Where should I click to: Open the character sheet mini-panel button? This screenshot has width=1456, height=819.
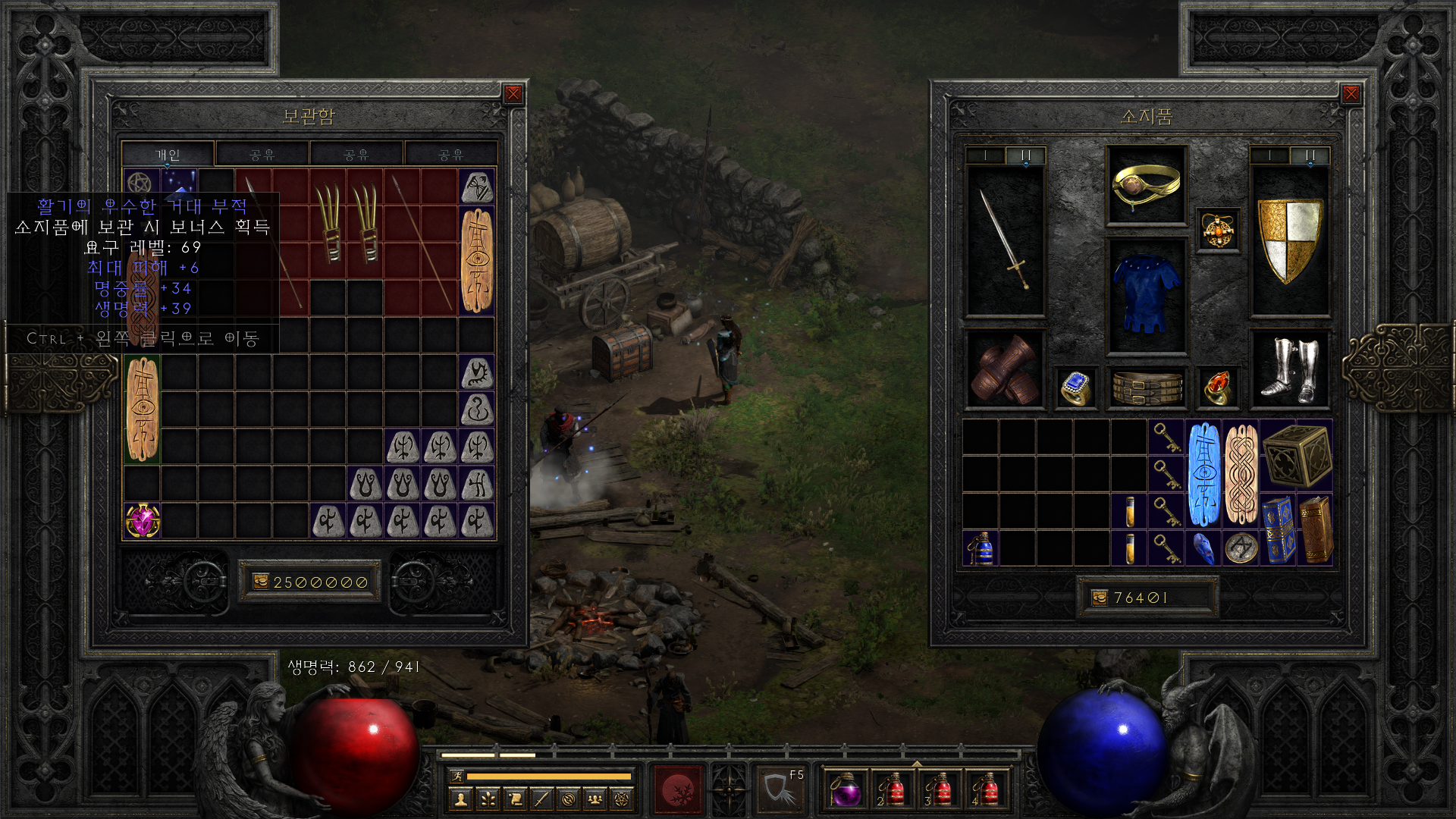click(460, 799)
